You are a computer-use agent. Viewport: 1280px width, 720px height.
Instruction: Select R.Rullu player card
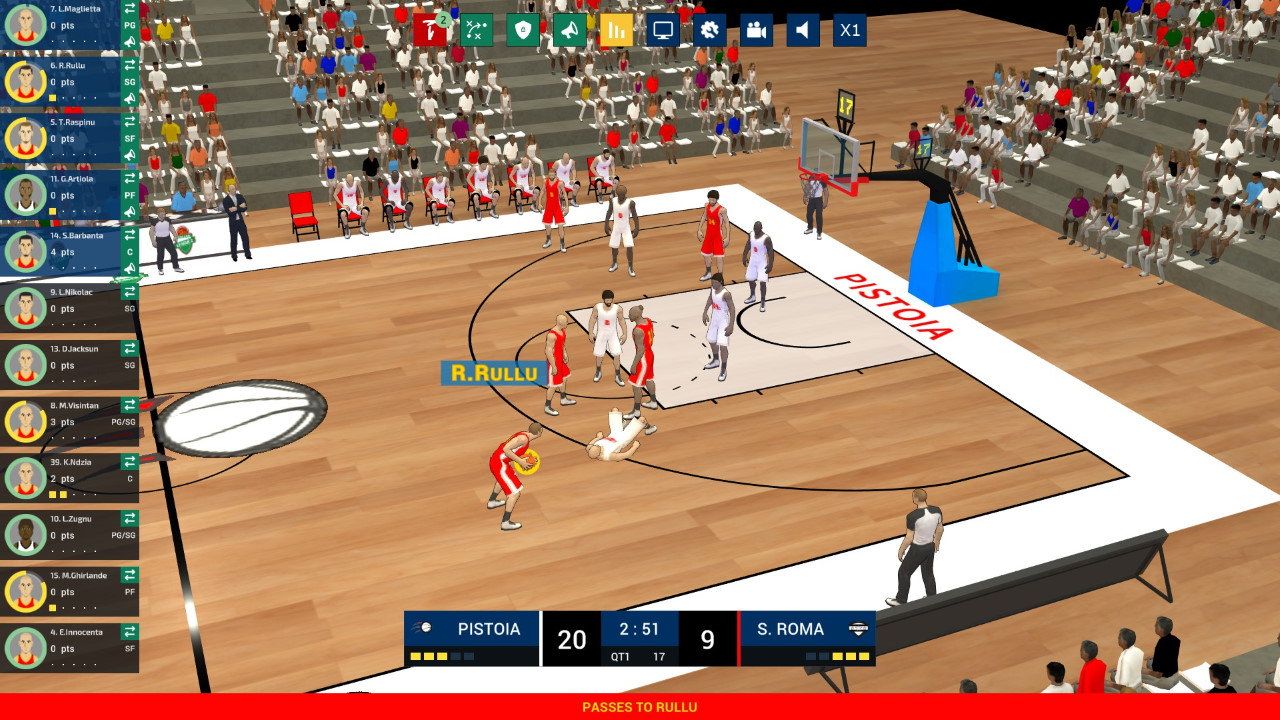(60, 82)
